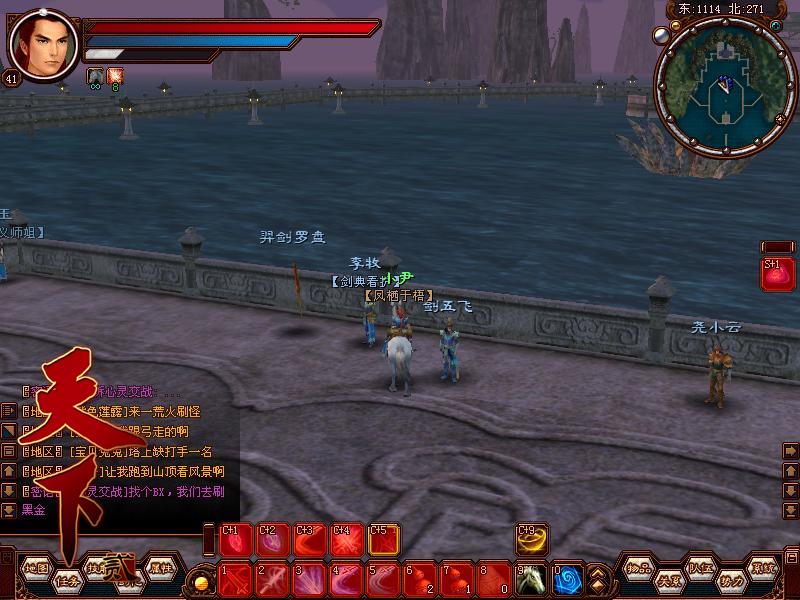This screenshot has width=800, height=600.
Task: Open the 属性 character attributes panel
Action: click(160, 568)
